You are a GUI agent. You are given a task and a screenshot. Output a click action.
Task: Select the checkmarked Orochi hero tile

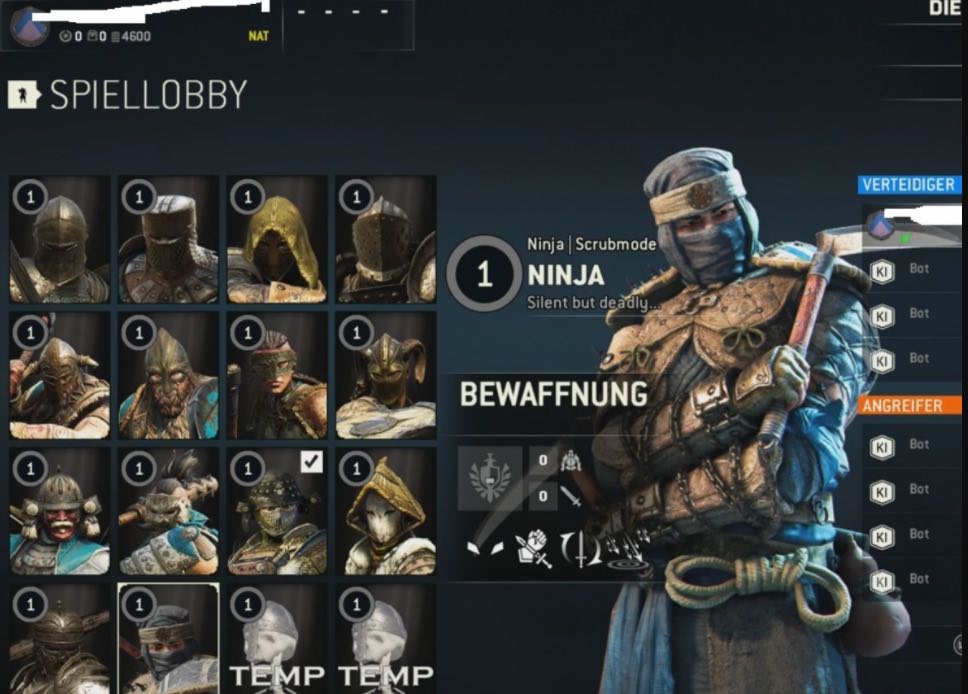pyautogui.click(x=277, y=511)
